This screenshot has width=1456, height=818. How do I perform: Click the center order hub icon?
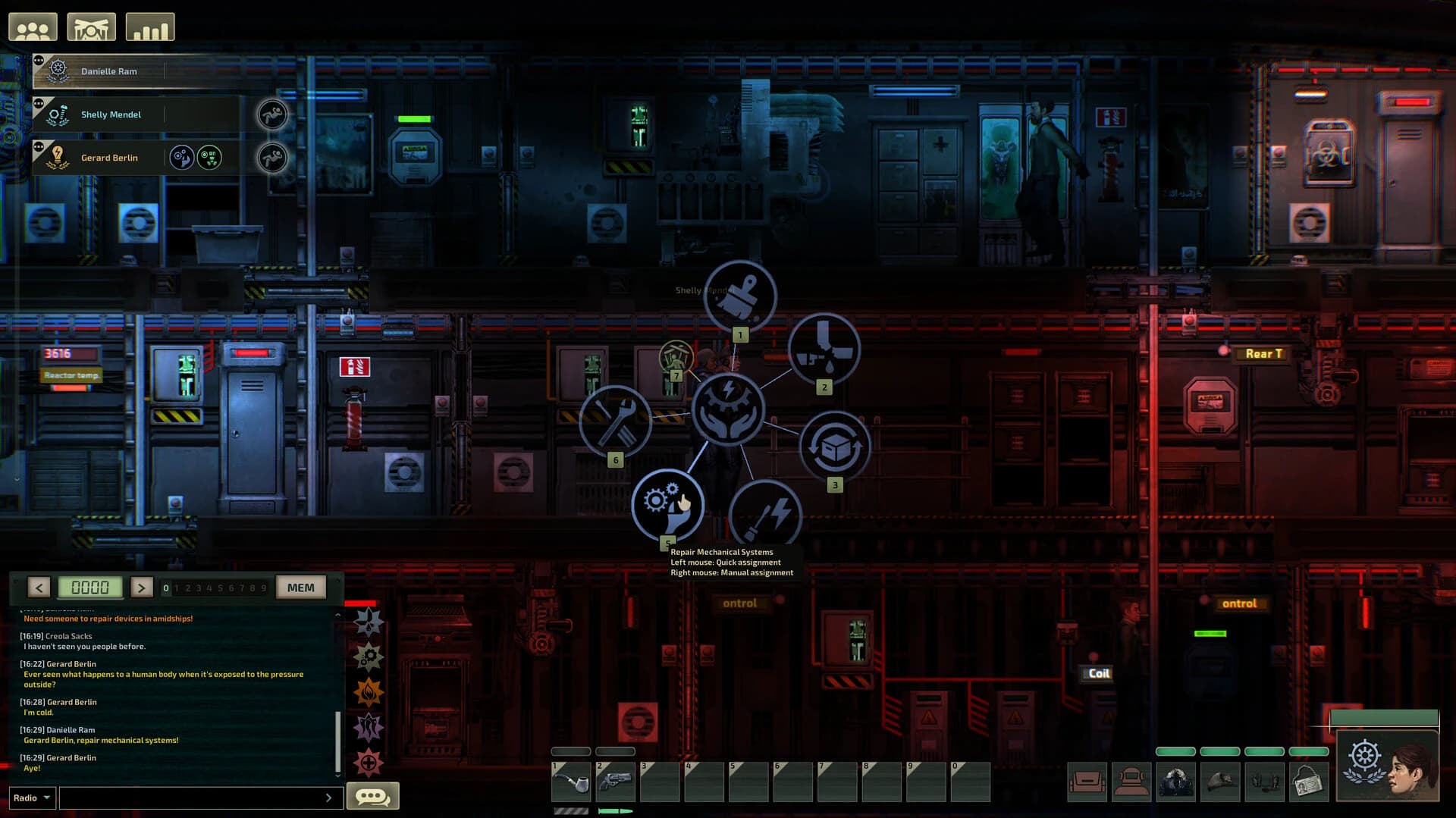click(x=727, y=409)
